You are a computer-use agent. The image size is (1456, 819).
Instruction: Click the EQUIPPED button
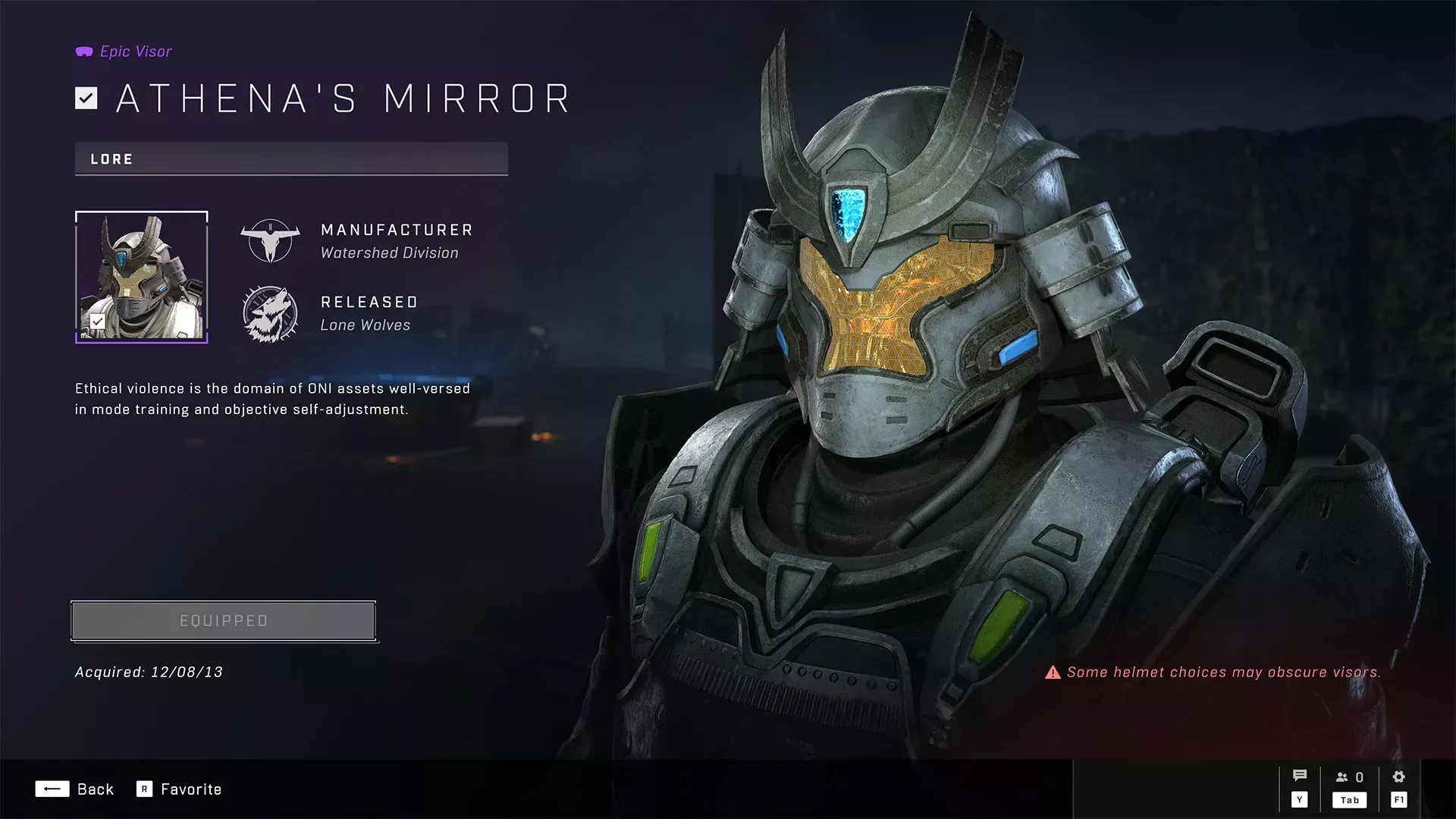tap(223, 620)
